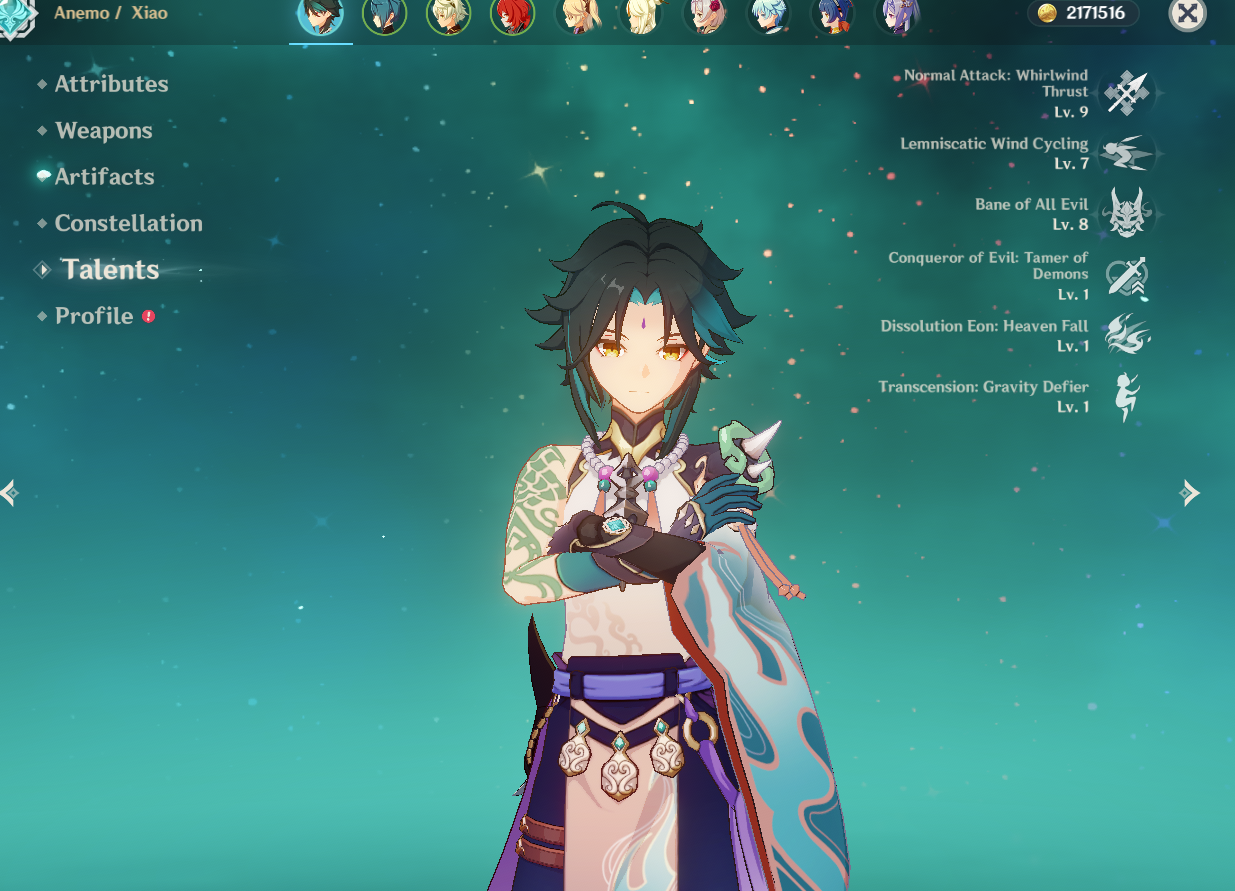View Normal Attack: Whirlwind Thrust talent
The width and height of the screenshot is (1235, 891).
(x=1128, y=93)
